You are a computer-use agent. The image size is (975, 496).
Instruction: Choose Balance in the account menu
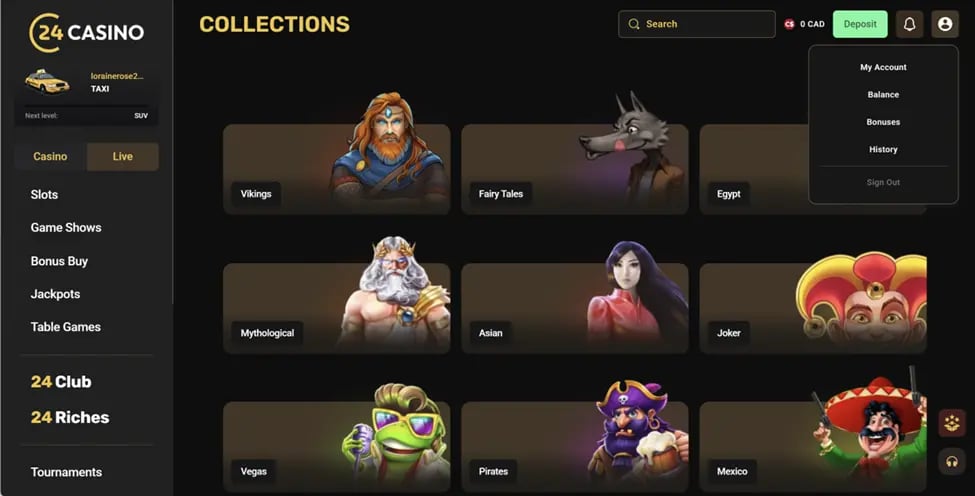pyautogui.click(x=883, y=95)
